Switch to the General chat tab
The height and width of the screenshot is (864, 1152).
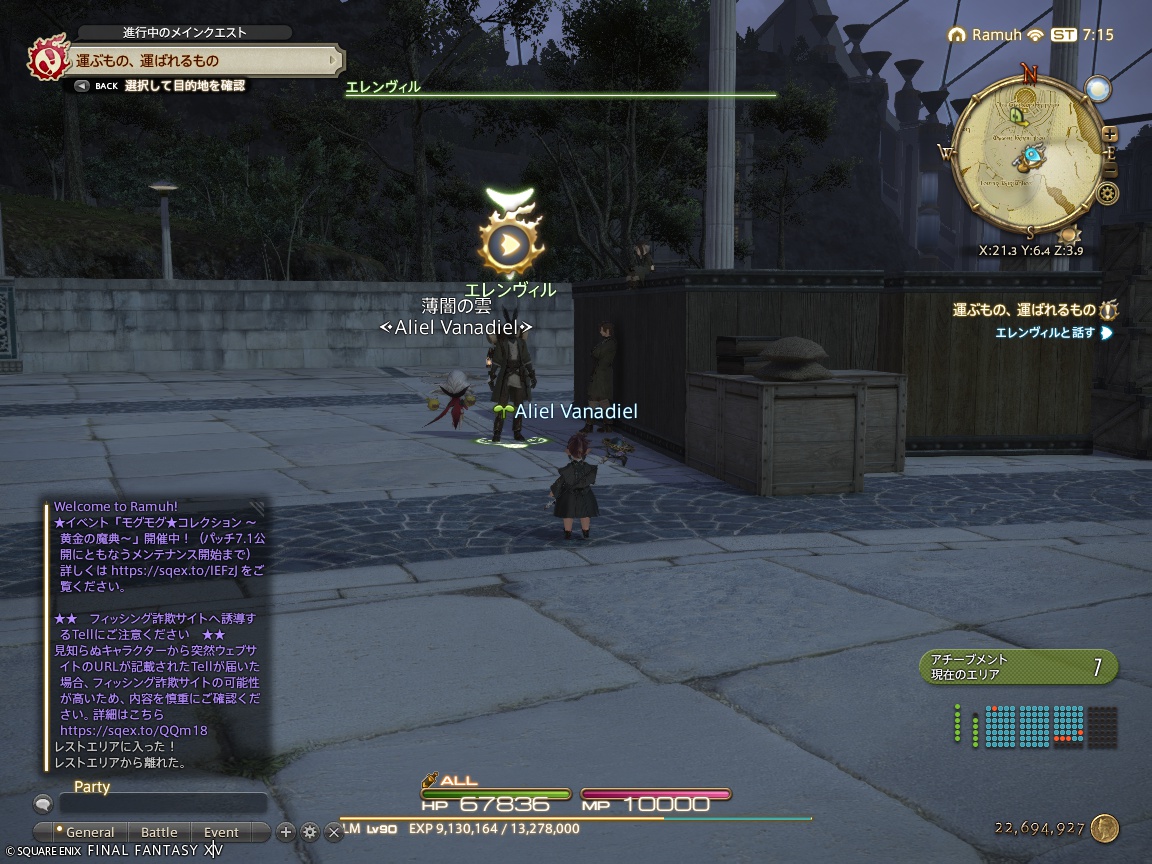[x=88, y=832]
